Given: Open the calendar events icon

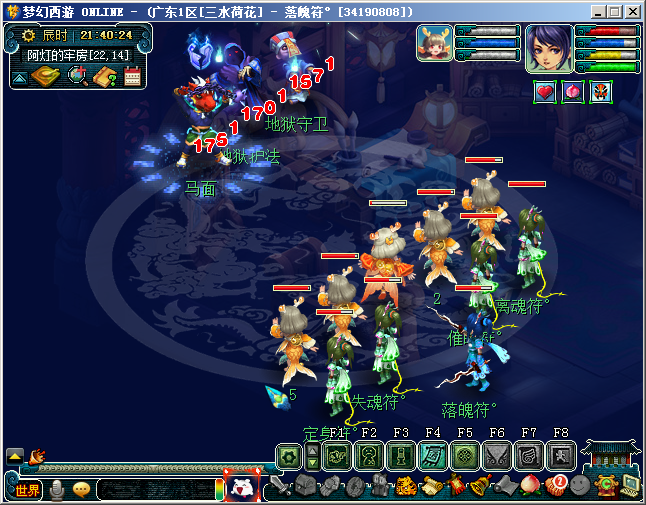Looking at the screenshot, I should click(133, 76).
